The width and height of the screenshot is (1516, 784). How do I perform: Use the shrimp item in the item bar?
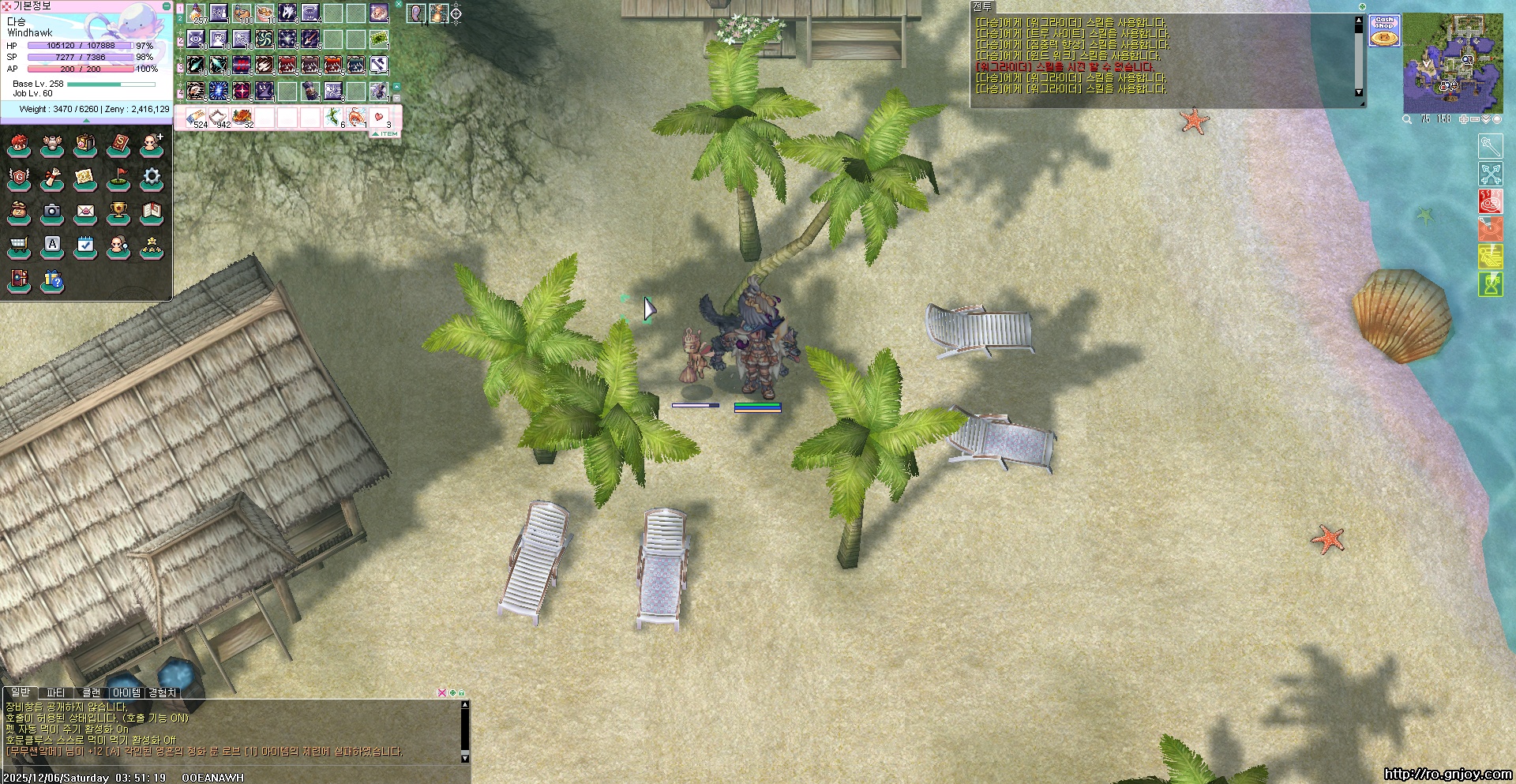coord(357,118)
